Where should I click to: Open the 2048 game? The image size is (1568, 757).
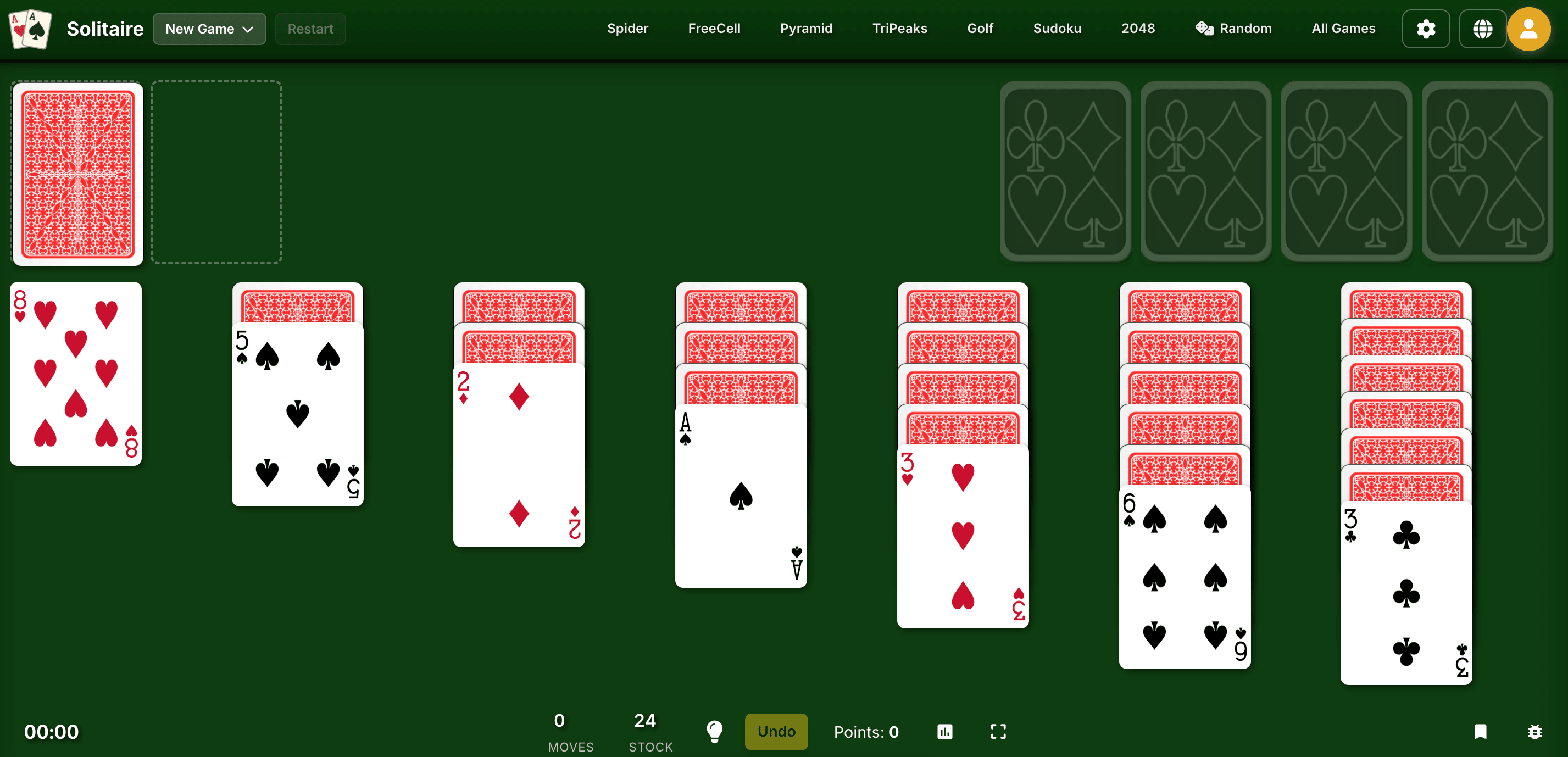1138,28
